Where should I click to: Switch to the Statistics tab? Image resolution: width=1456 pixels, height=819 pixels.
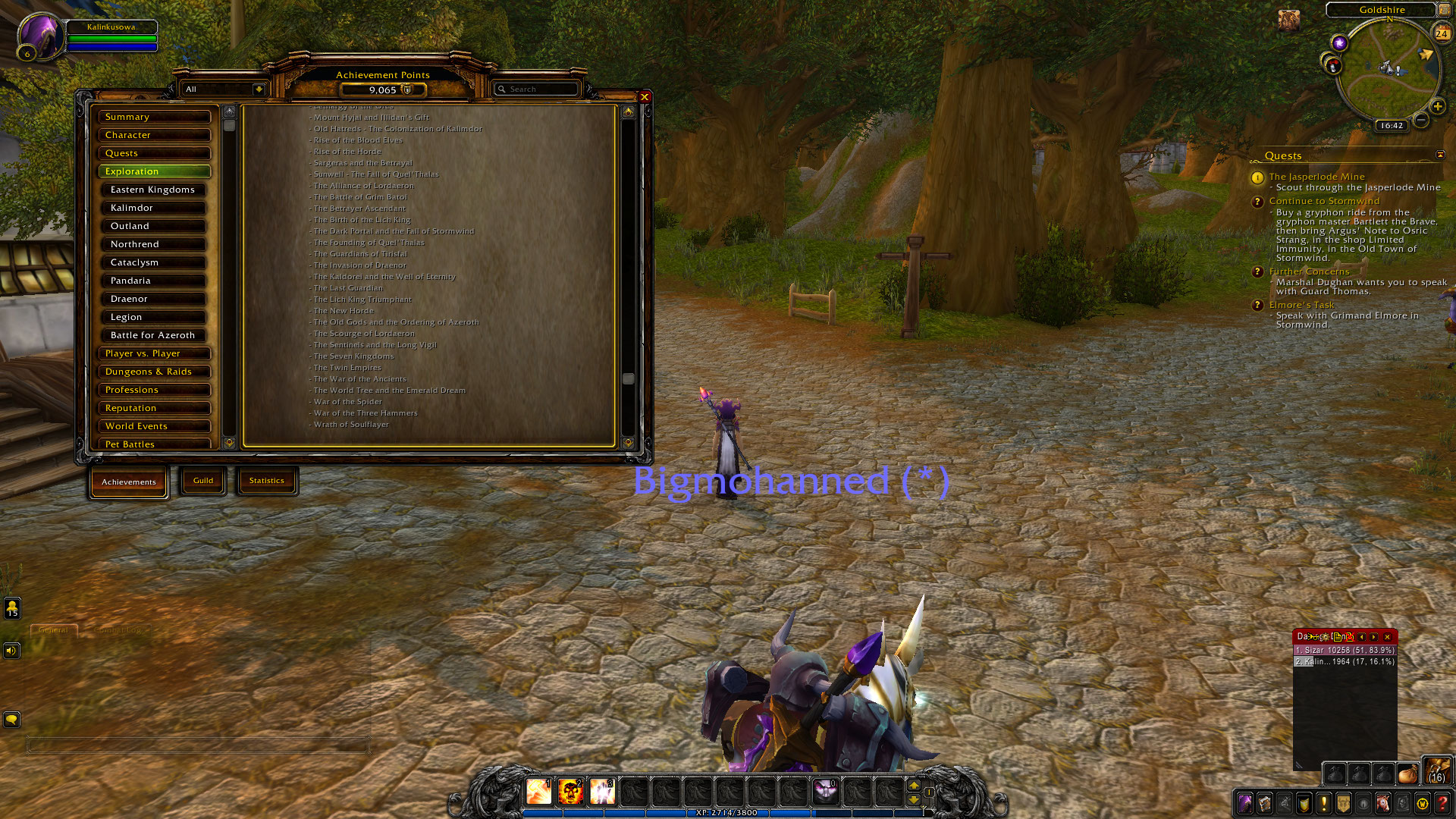267,480
